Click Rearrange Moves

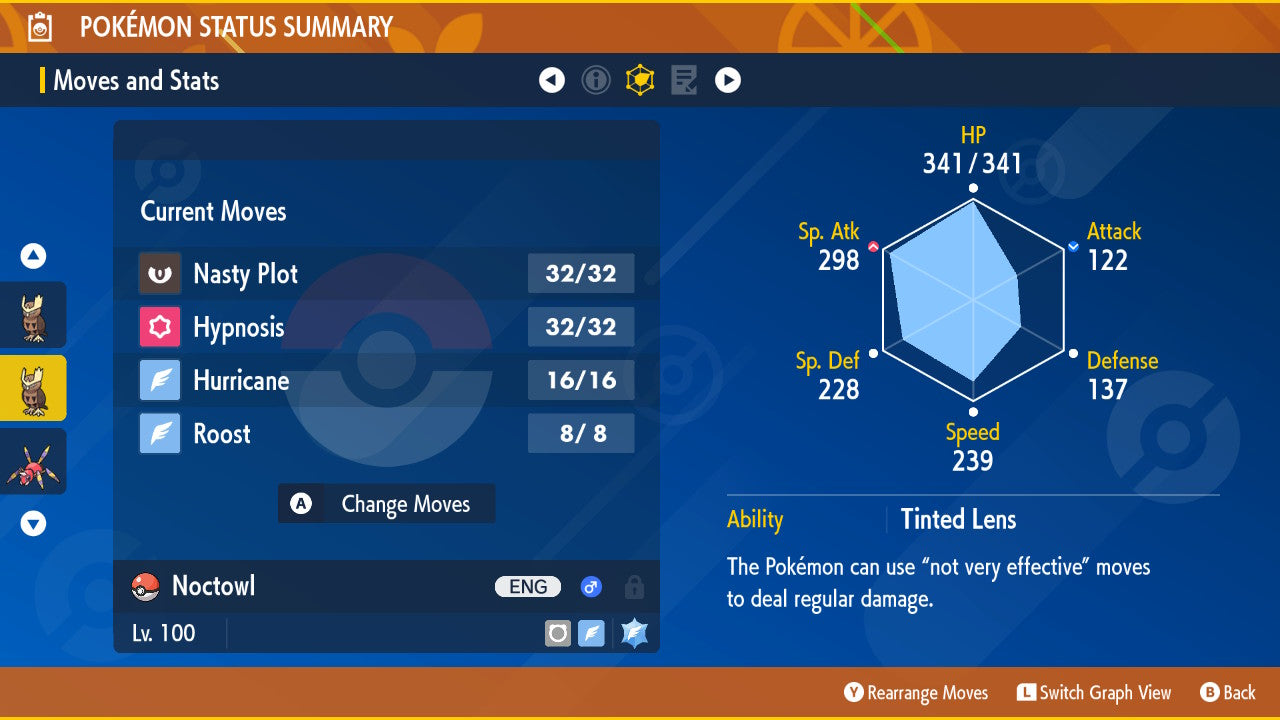(x=916, y=693)
